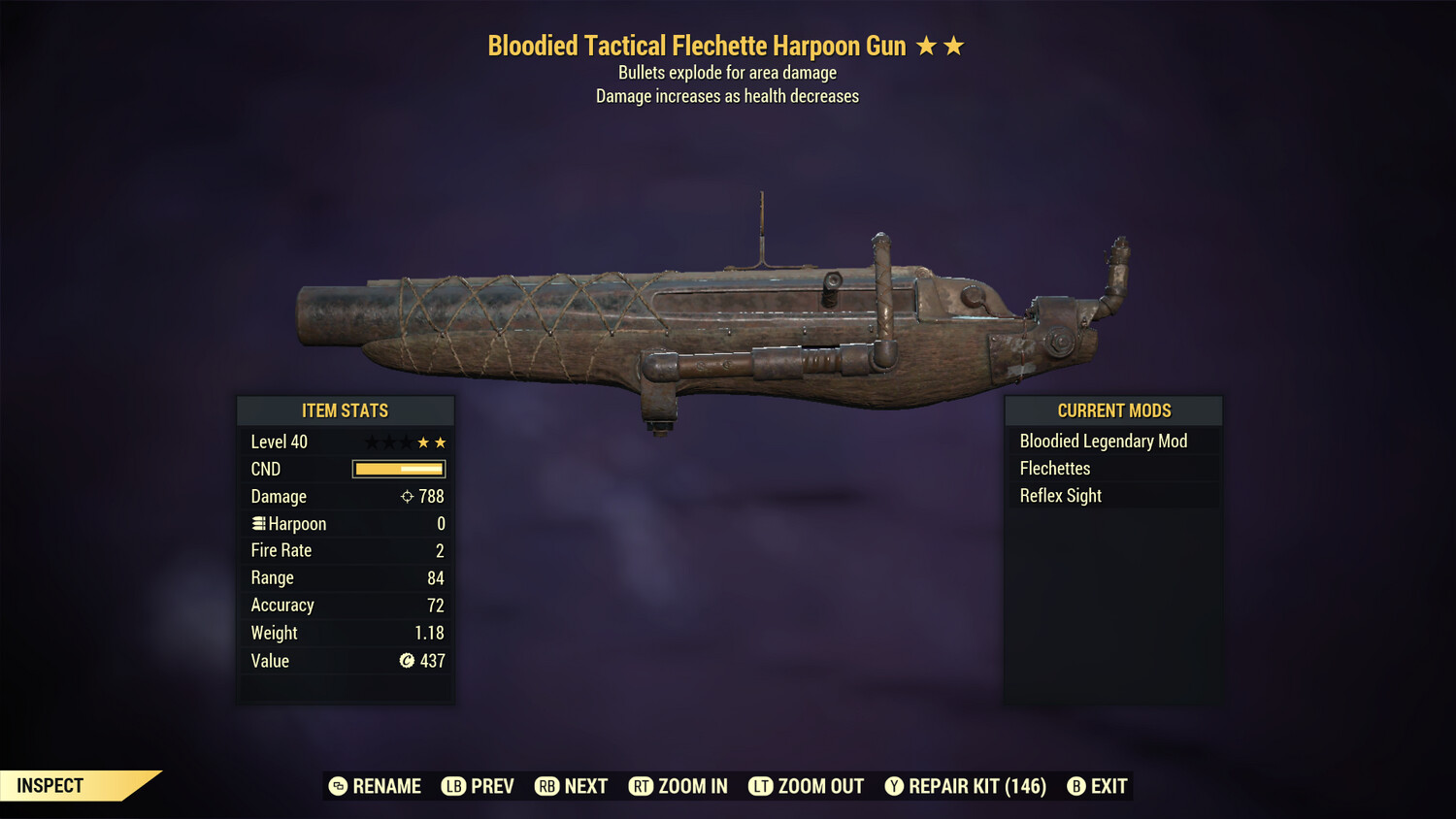
Task: Click the LB button icon for PREV
Action: [453, 786]
